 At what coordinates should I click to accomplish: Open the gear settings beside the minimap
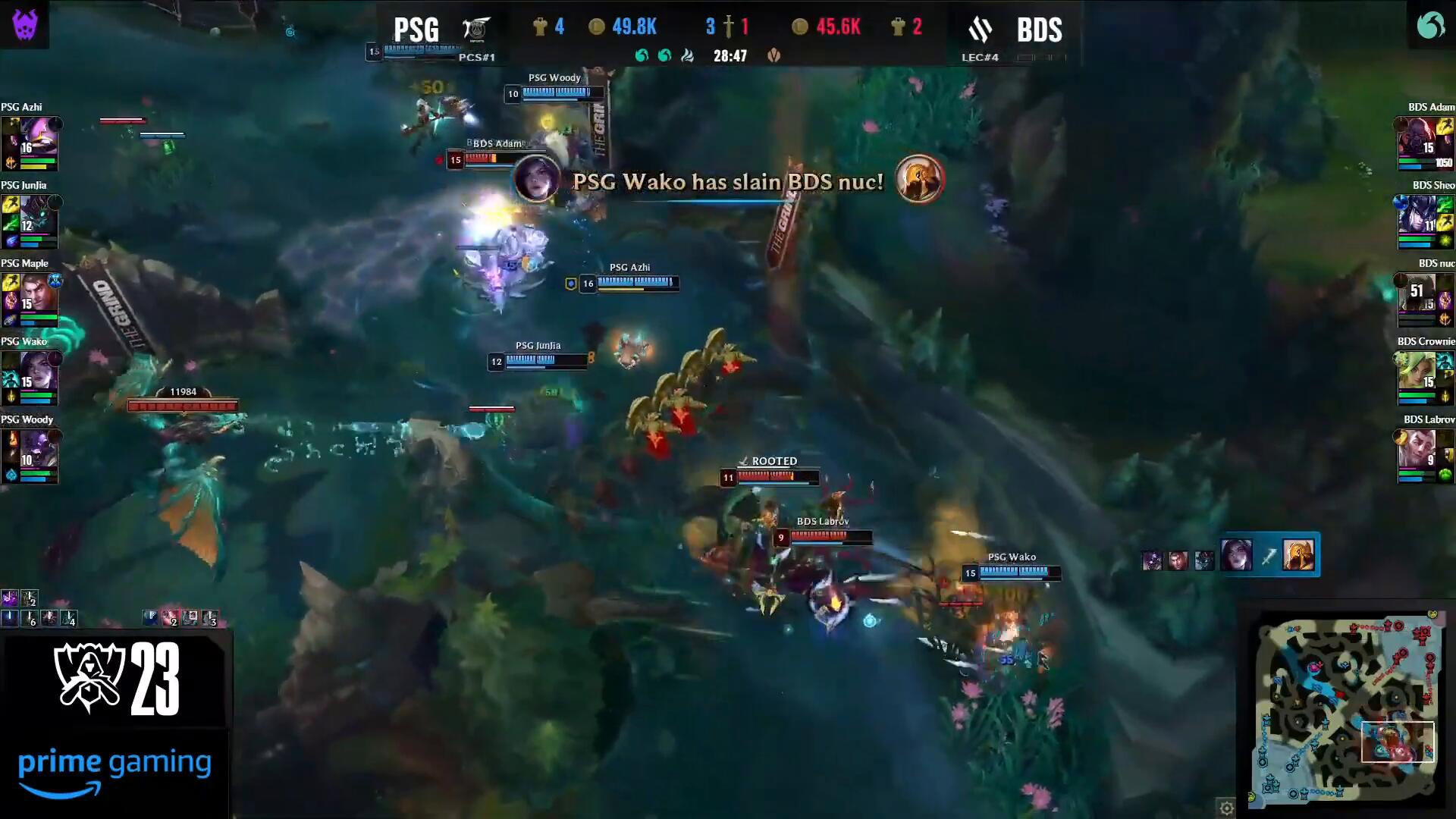(x=1226, y=808)
